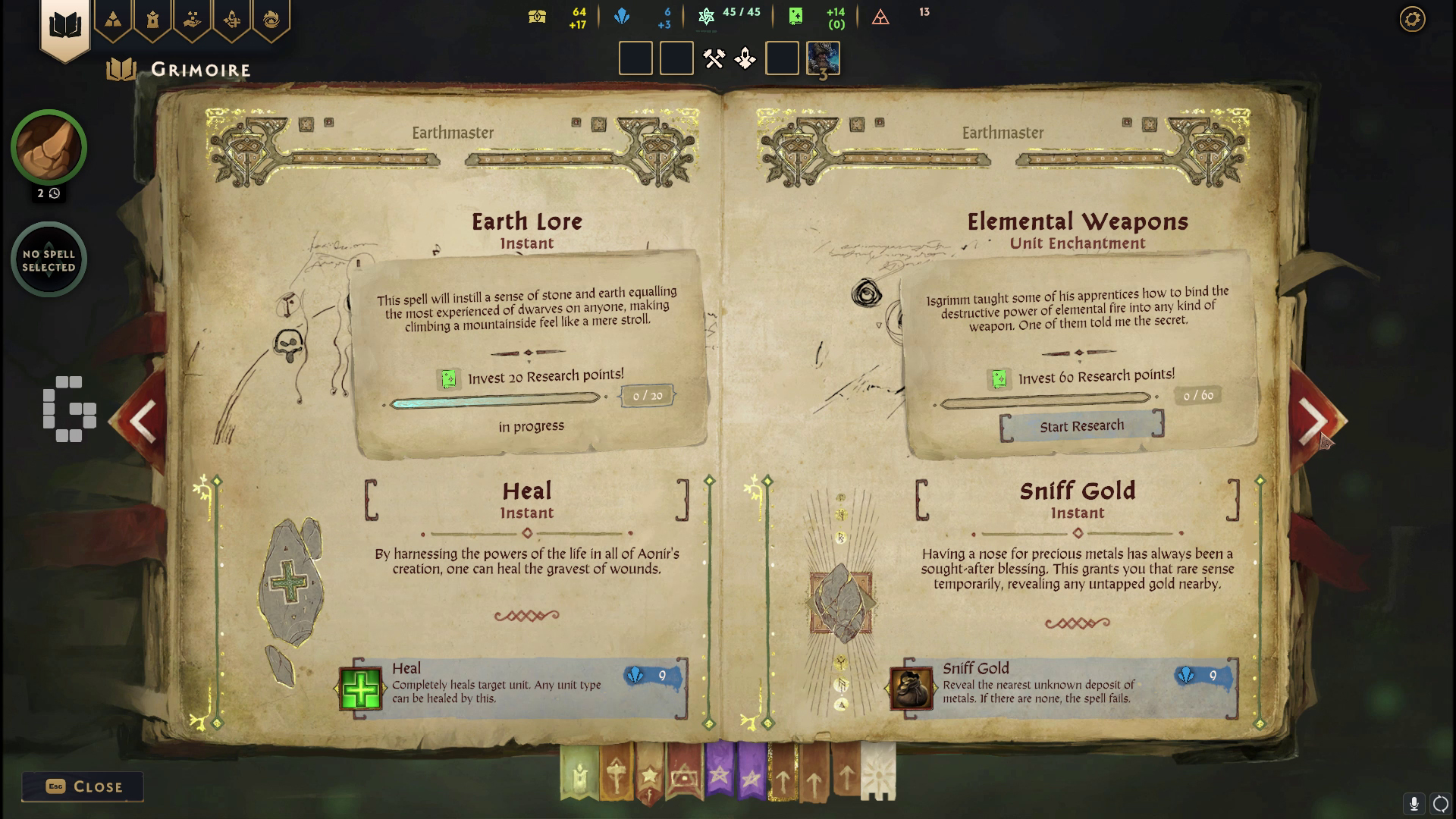The image size is (1456, 819).
Task: Toggle the No Spell Selected slot
Action: [49, 259]
